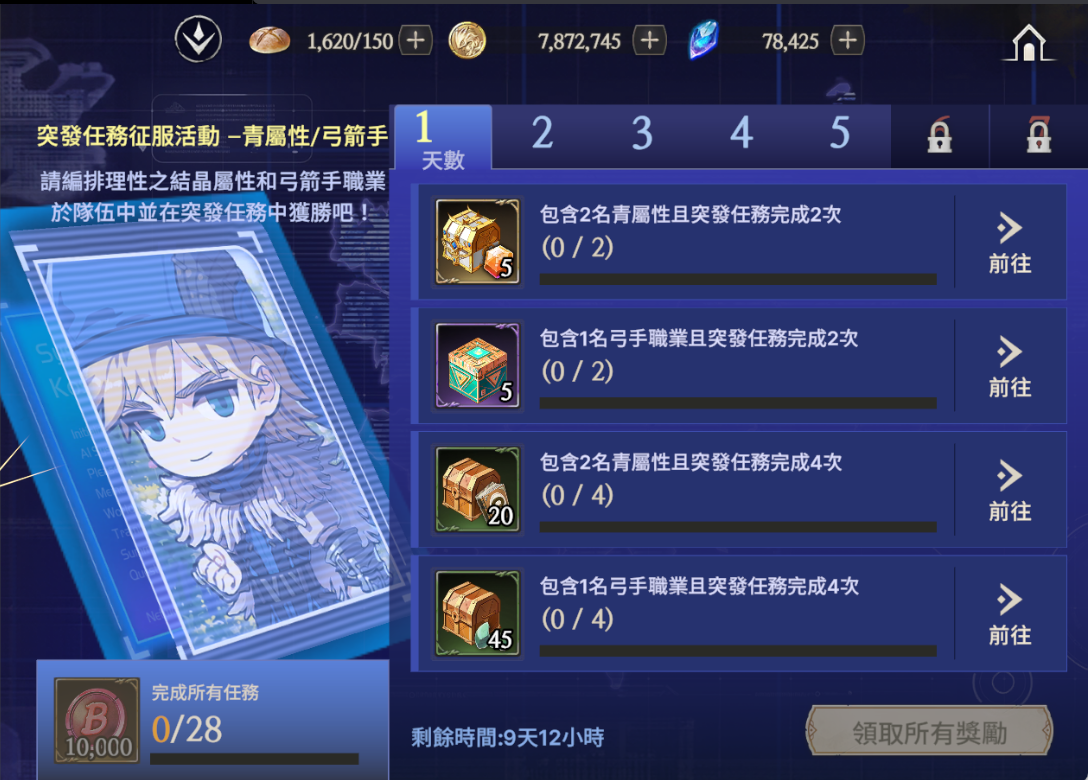Inspect the golden chest reward icon

478,242
